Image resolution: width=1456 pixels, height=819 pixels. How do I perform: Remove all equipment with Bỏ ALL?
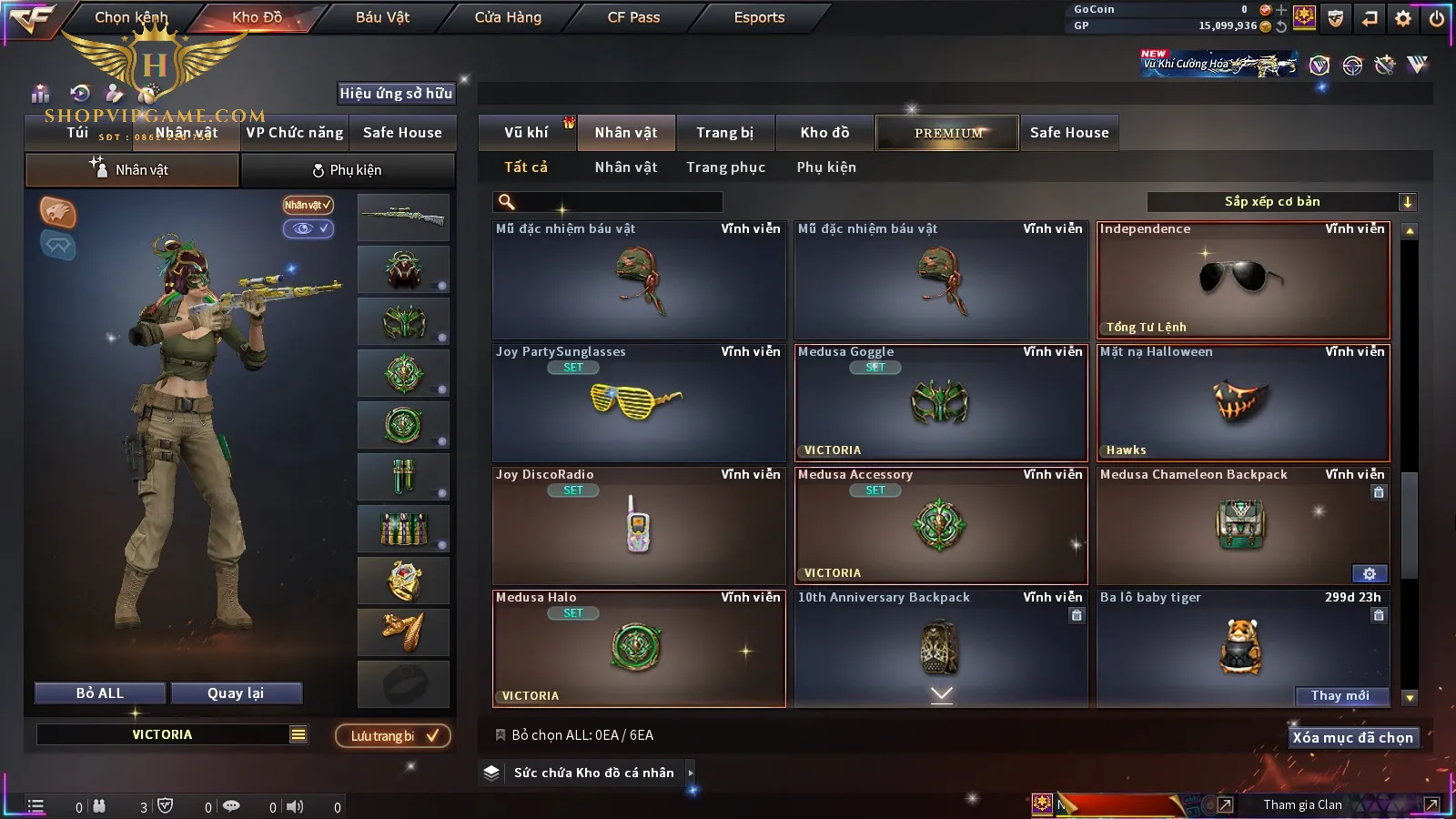pos(100,693)
